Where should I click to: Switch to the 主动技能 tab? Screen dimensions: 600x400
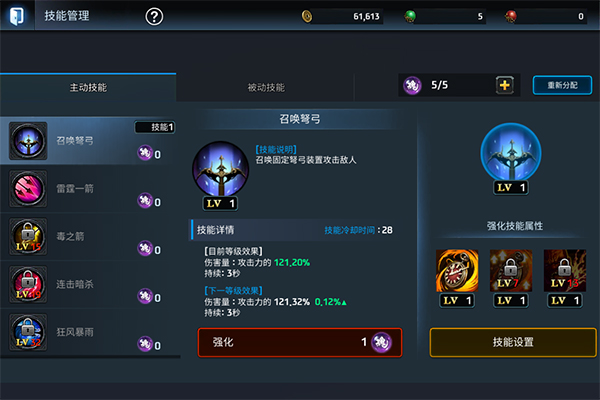point(88,87)
